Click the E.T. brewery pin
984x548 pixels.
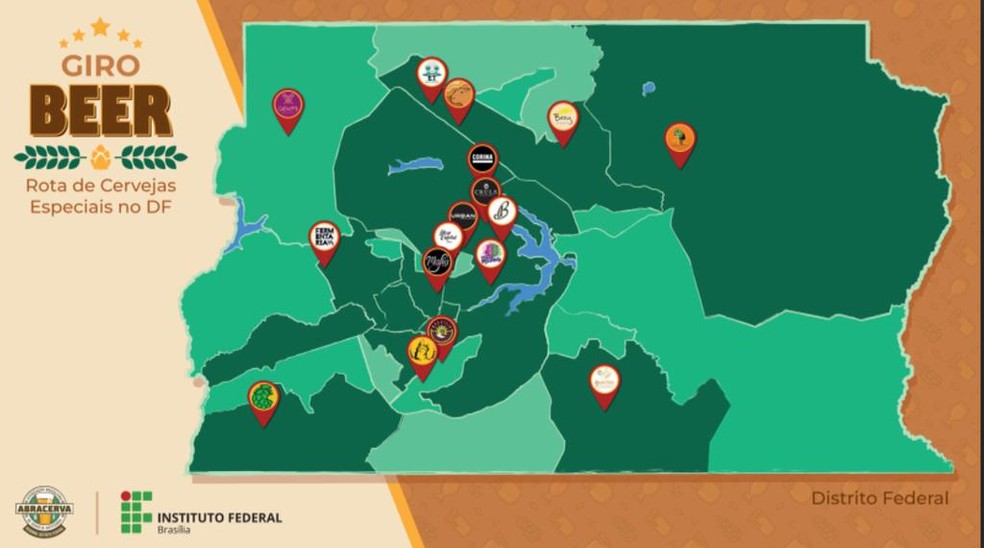click(x=431, y=73)
